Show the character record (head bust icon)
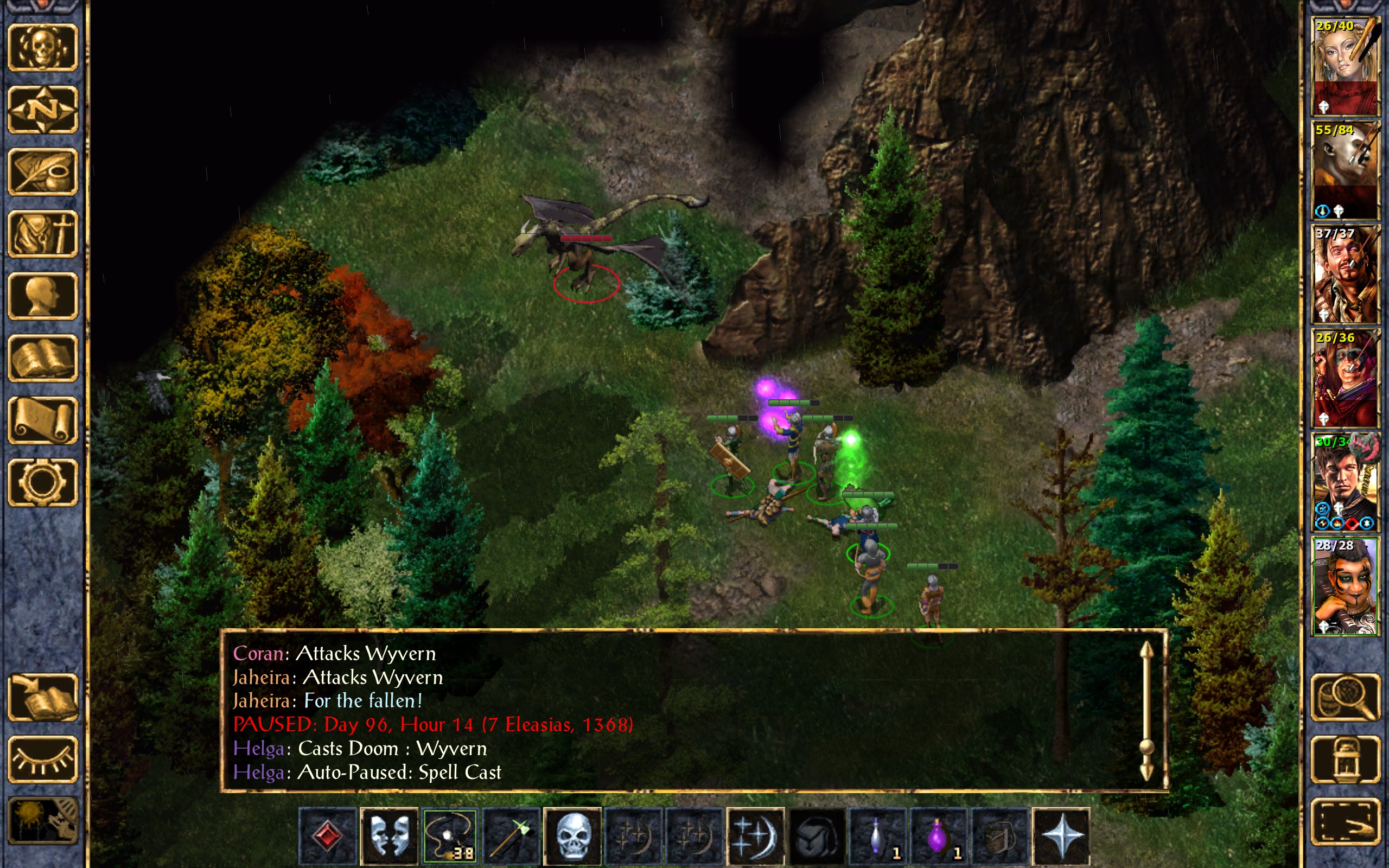Viewport: 1389px width, 868px height. click(42, 296)
